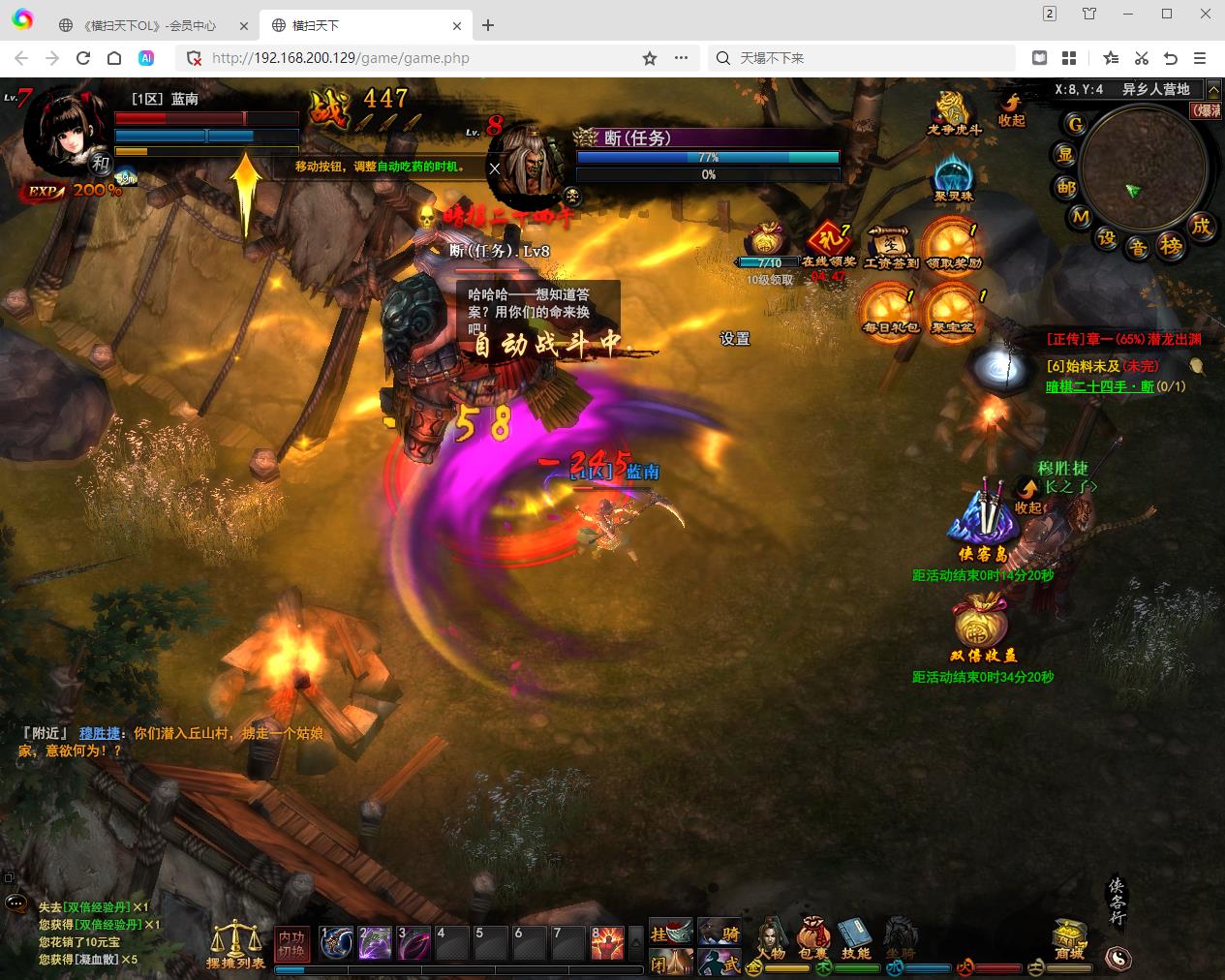Open the 商城 shop chest
This screenshot has width=1225, height=980.
pyautogui.click(x=1069, y=938)
